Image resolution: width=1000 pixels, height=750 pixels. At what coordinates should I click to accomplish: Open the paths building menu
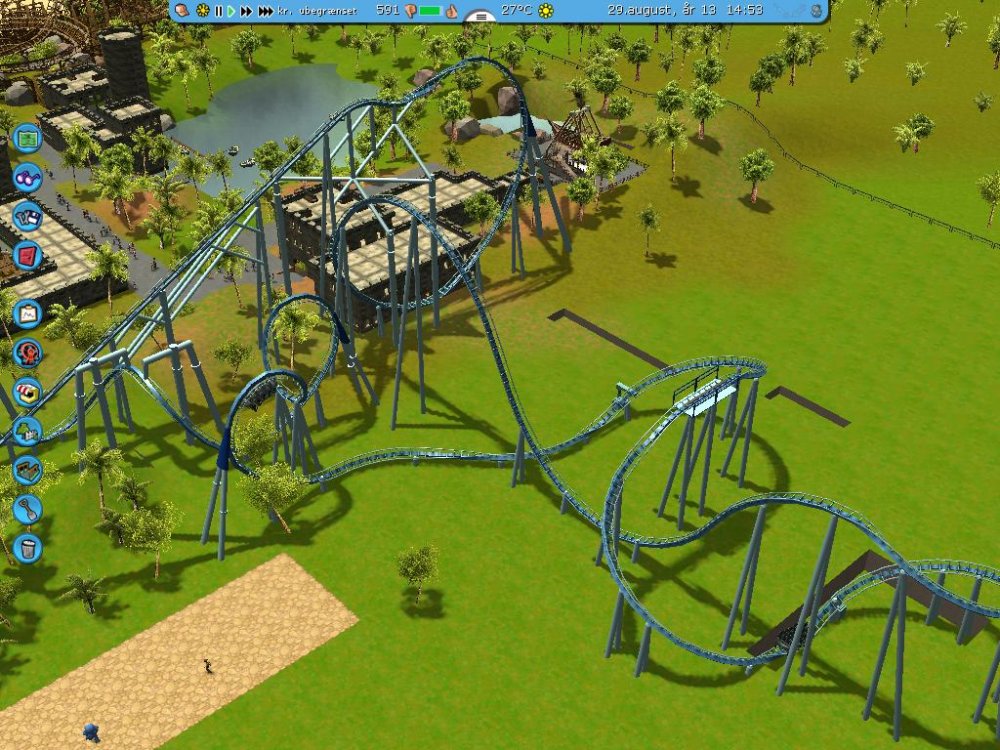(27, 469)
